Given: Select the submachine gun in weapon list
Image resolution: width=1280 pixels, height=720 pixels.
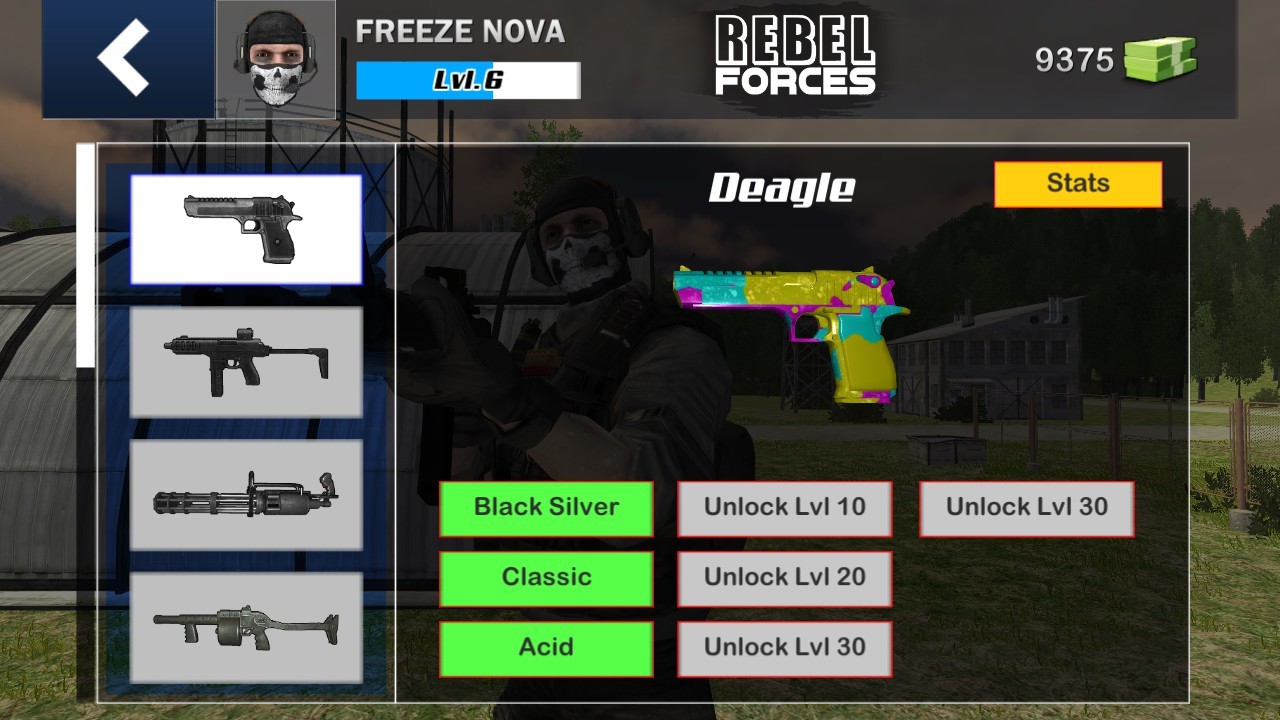Looking at the screenshot, I should (245, 362).
